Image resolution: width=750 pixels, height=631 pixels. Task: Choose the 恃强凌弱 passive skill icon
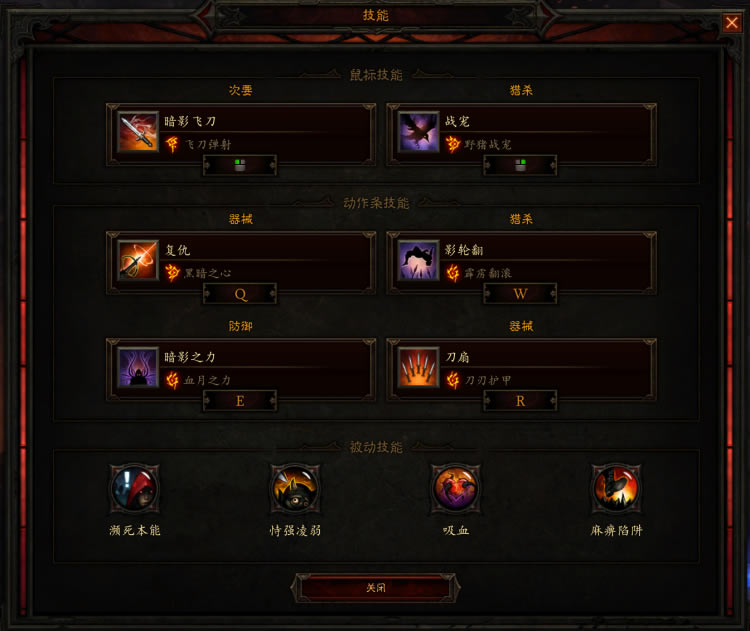pos(295,489)
